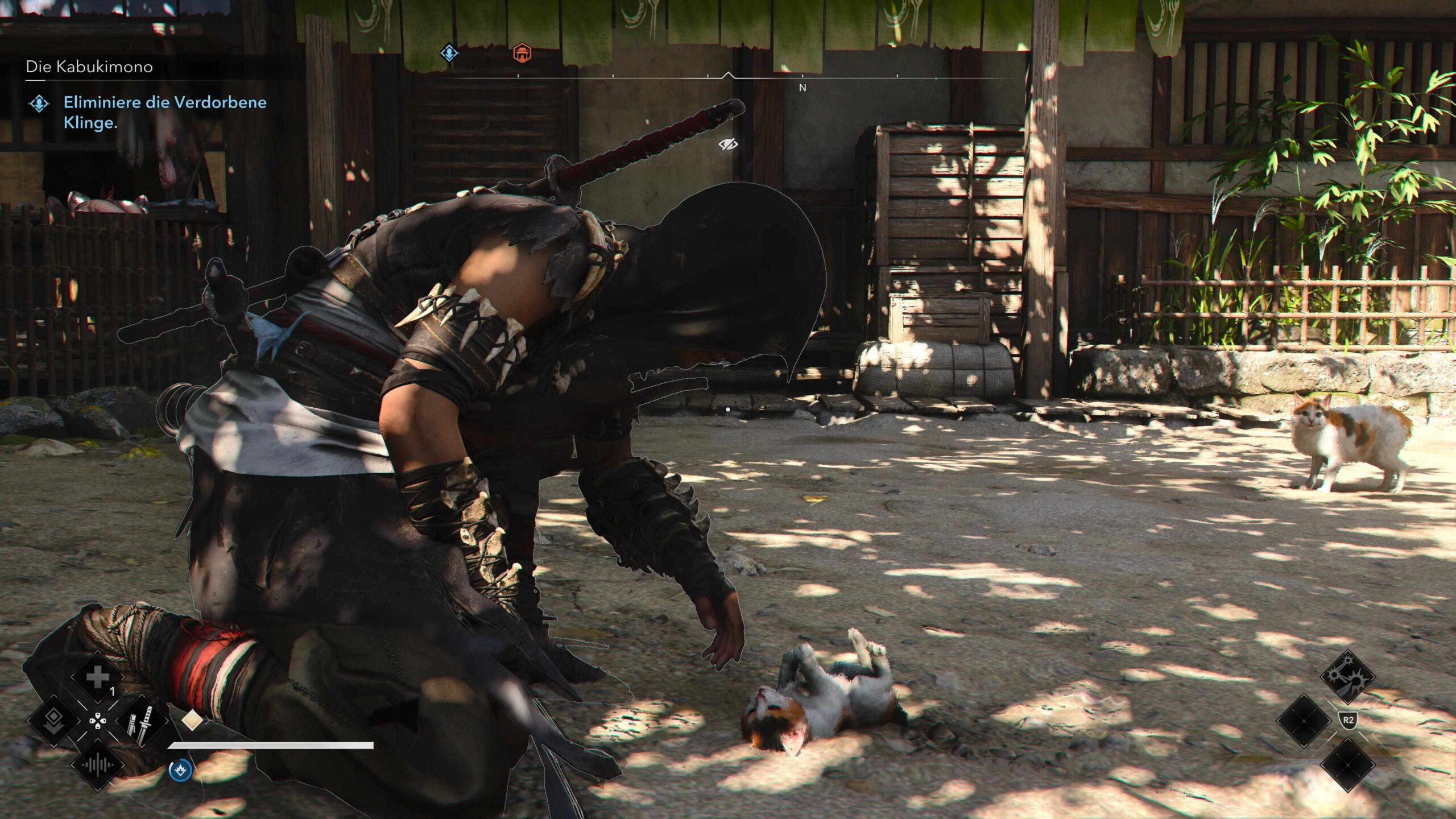
Task: Click the gold diamond adrenaline chunk
Action: point(192,720)
